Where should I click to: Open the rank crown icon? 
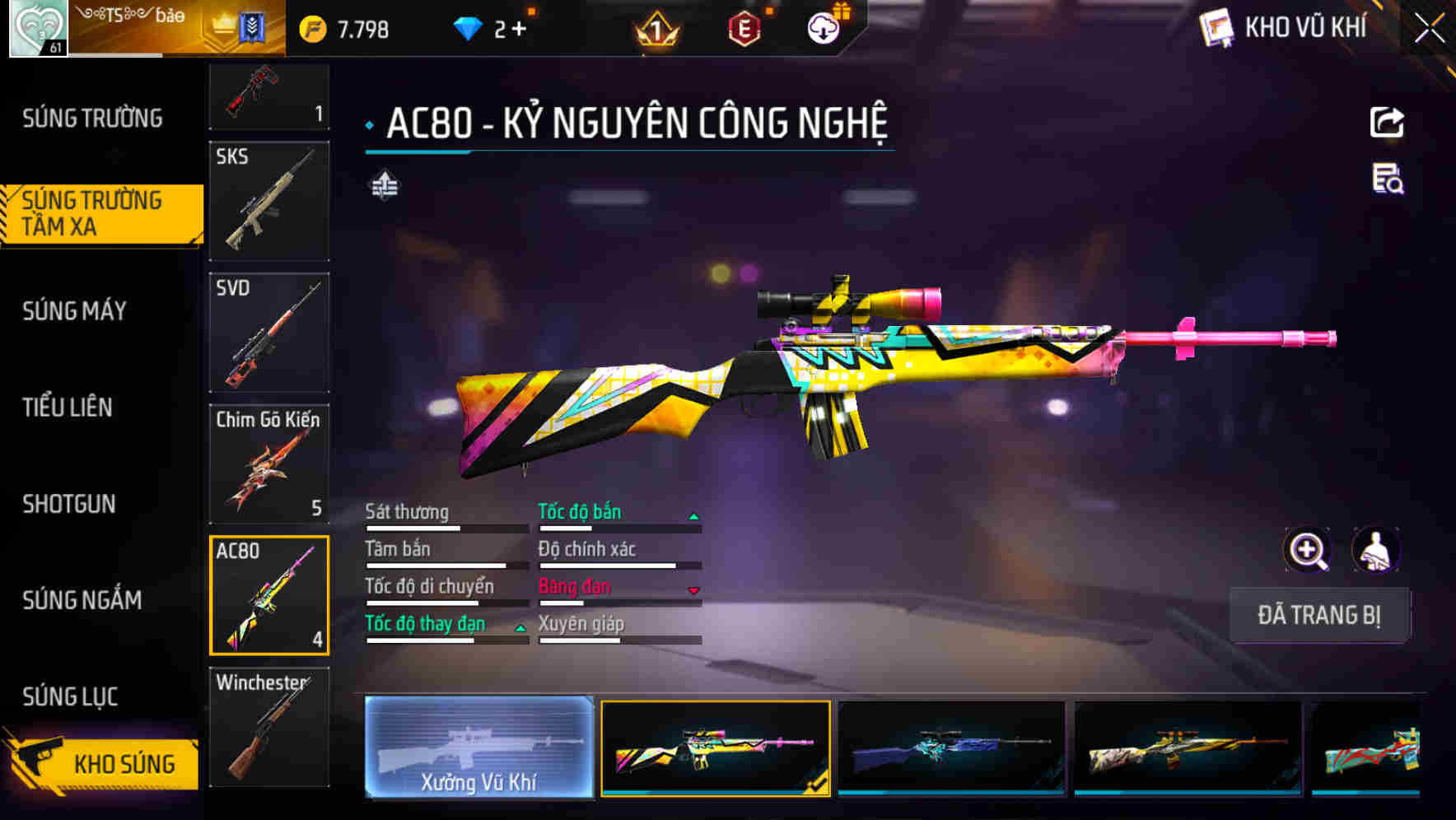coord(655,27)
